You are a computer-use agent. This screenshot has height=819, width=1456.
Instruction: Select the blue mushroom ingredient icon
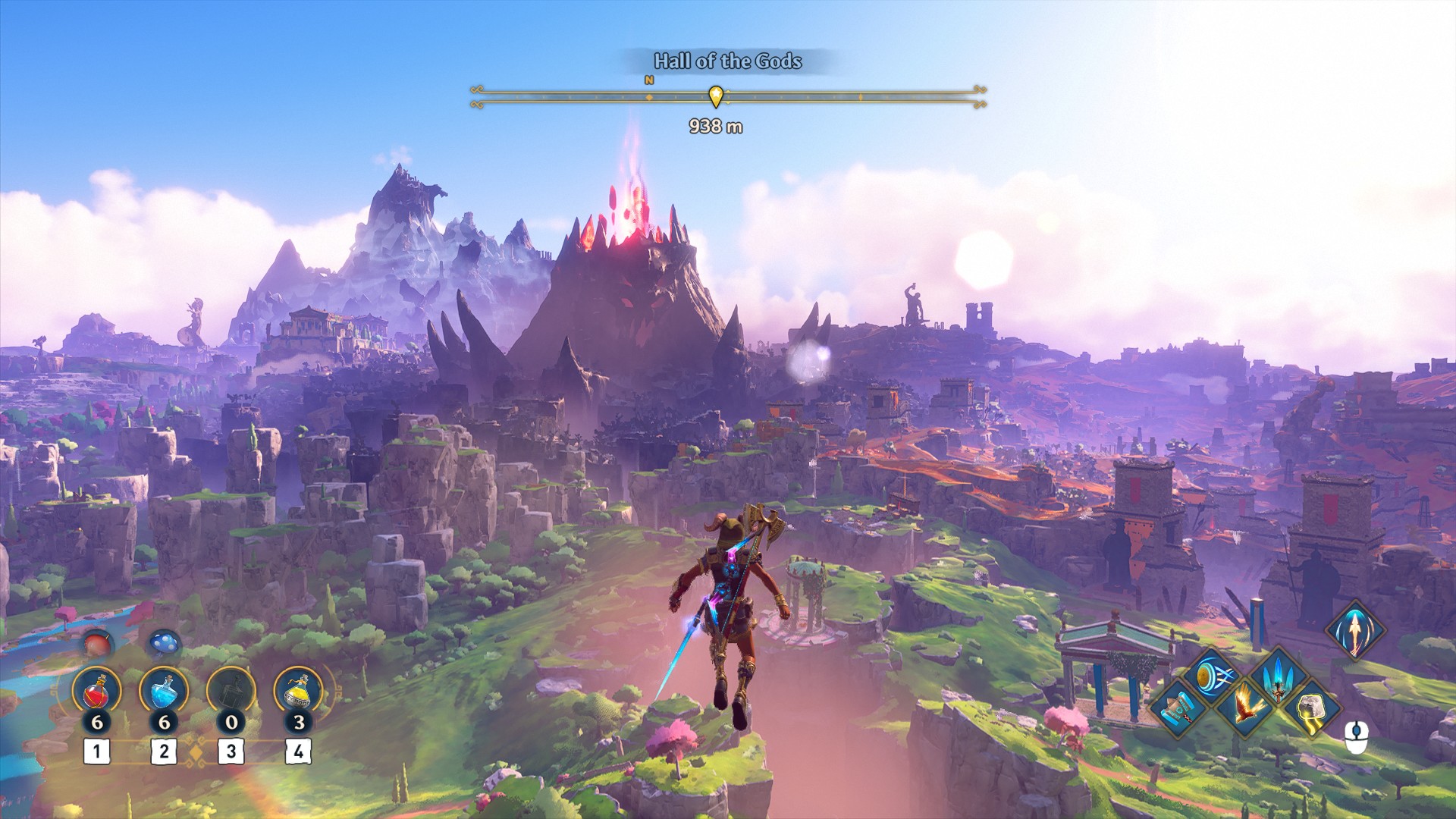(164, 645)
